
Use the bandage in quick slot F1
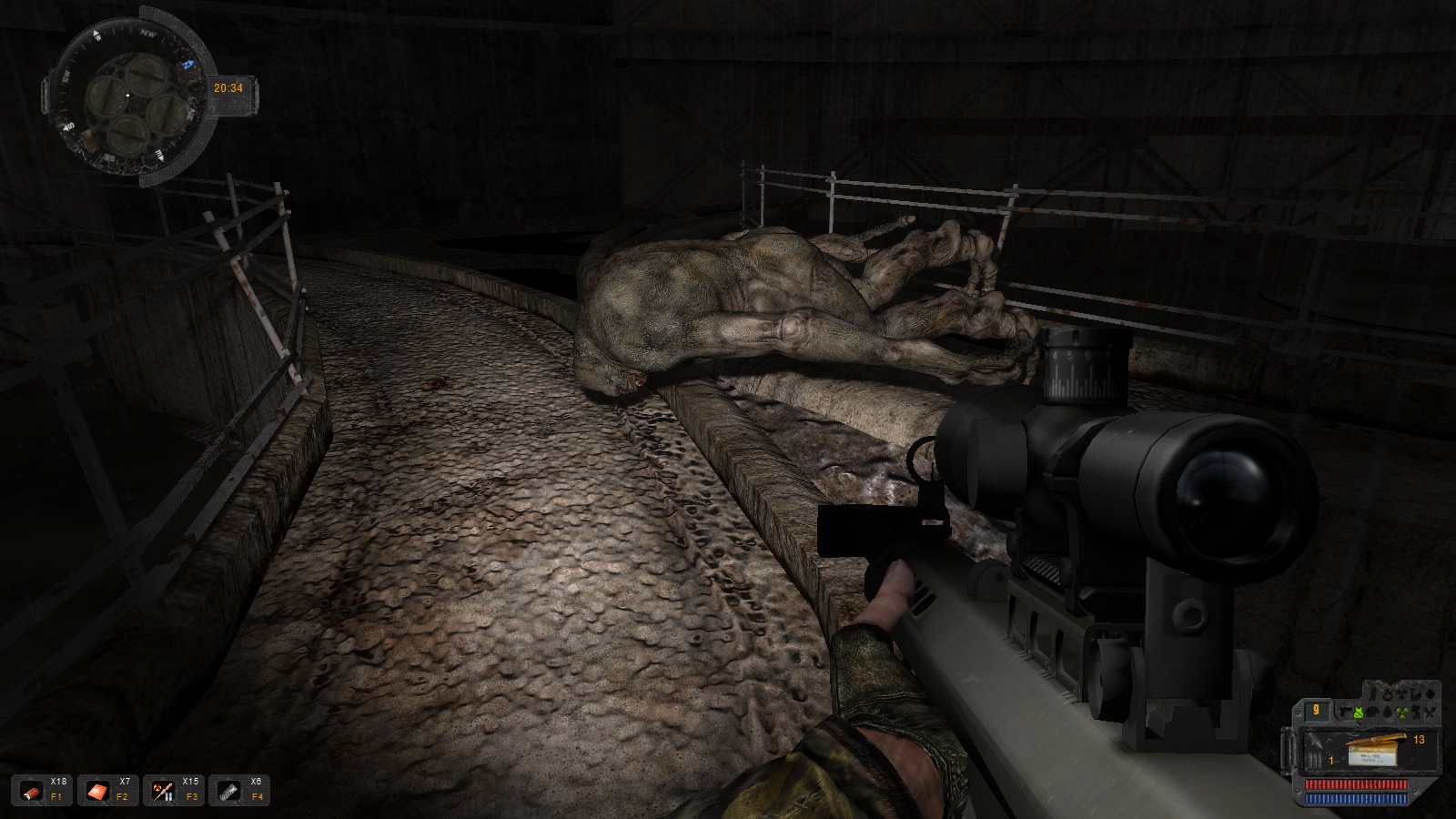(x=33, y=791)
